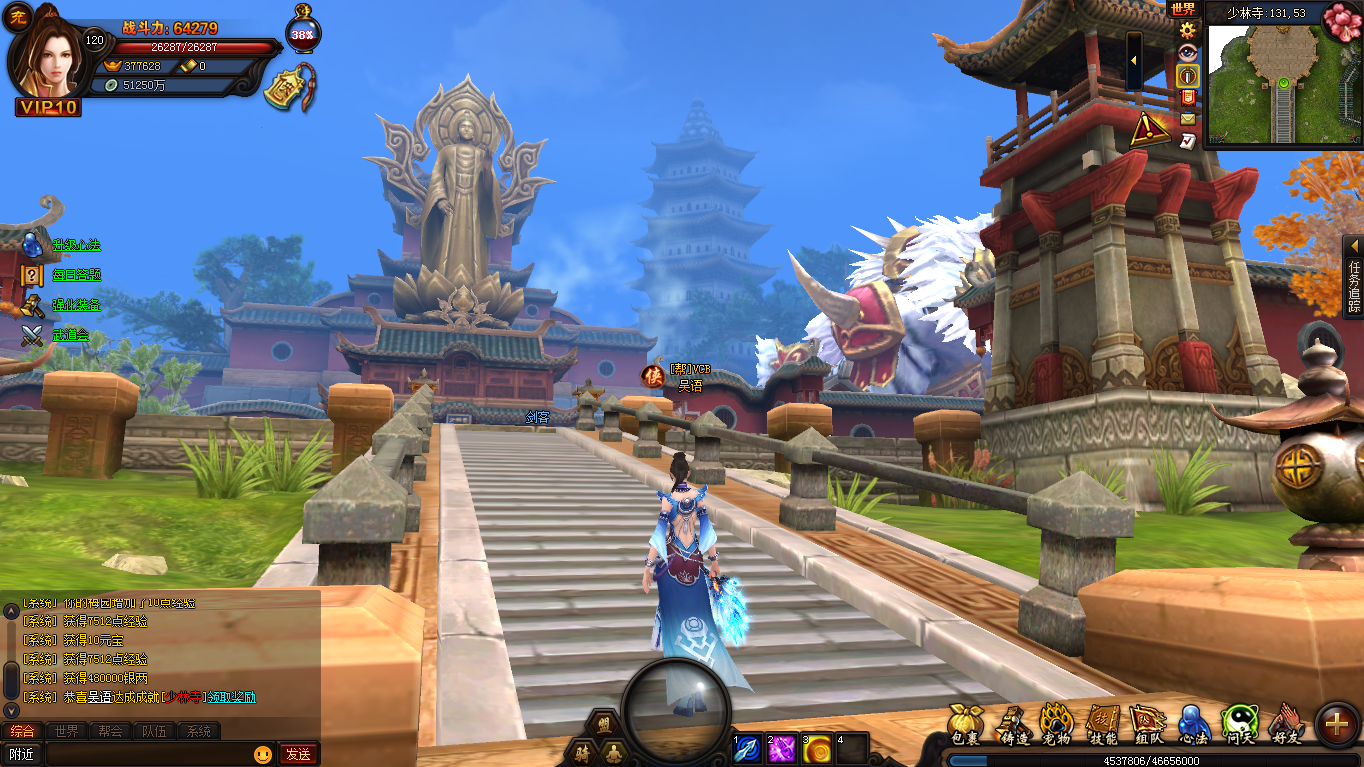The height and width of the screenshot is (767, 1364).
Task: Open the 技能 skills book
Action: point(1103,724)
